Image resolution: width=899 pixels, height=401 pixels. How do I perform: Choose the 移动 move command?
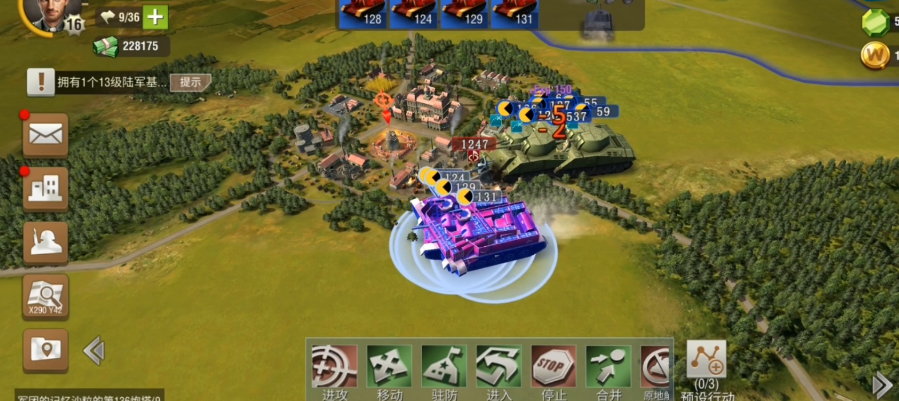point(389,370)
